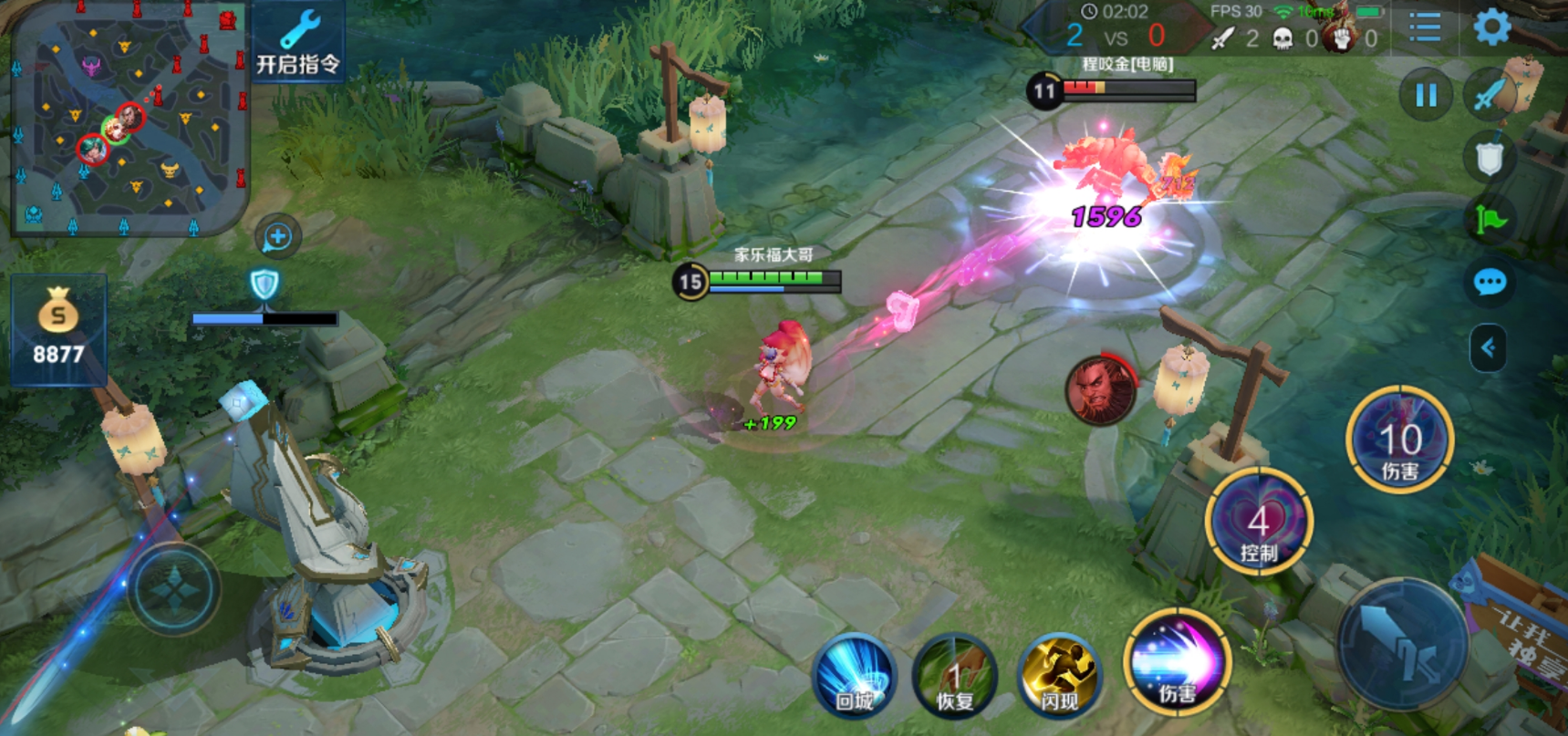The height and width of the screenshot is (736, 1568).
Task: Cast the ready 伤害 skill
Action: coord(1177,662)
